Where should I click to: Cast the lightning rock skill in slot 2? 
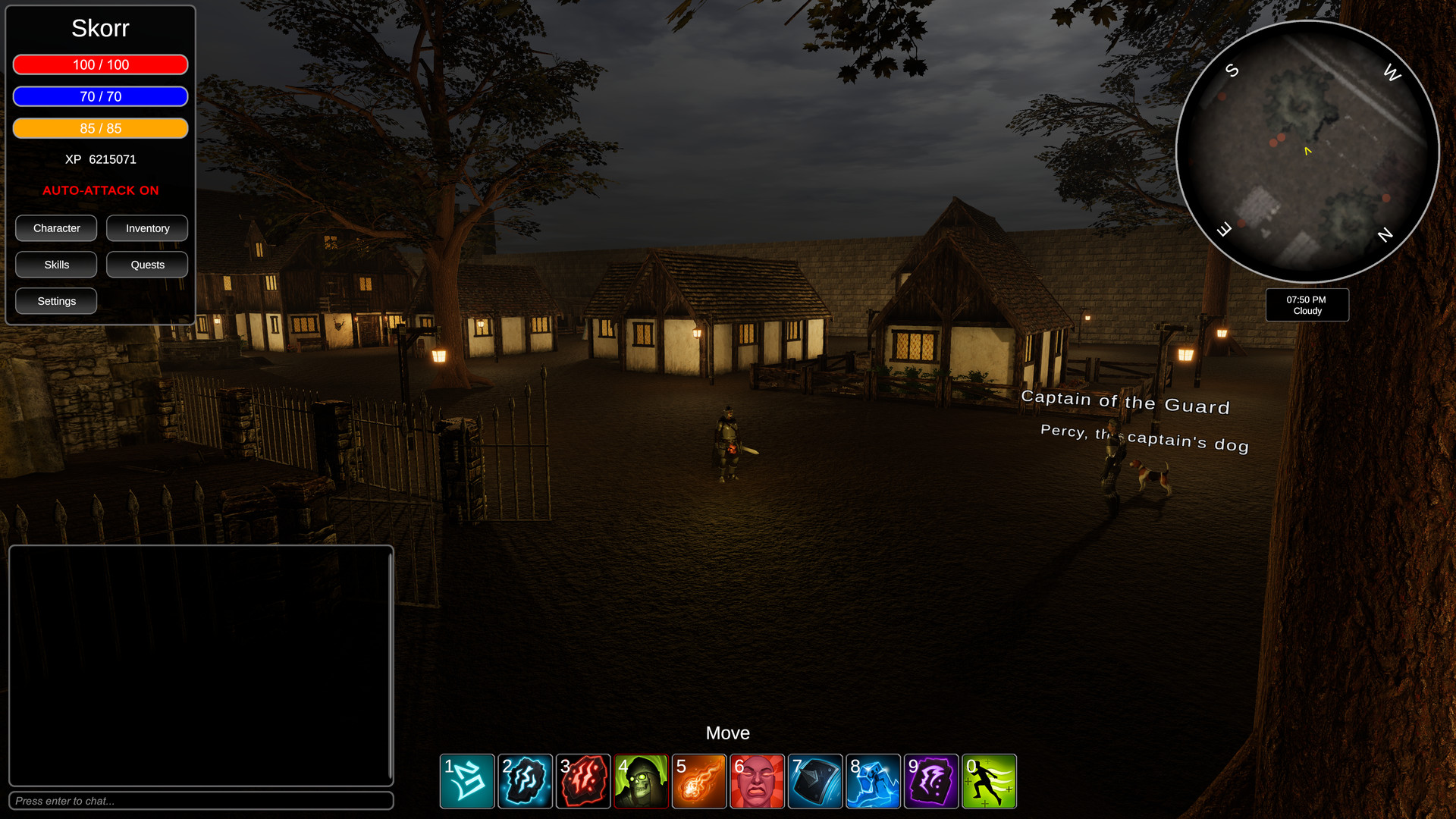coord(525,781)
